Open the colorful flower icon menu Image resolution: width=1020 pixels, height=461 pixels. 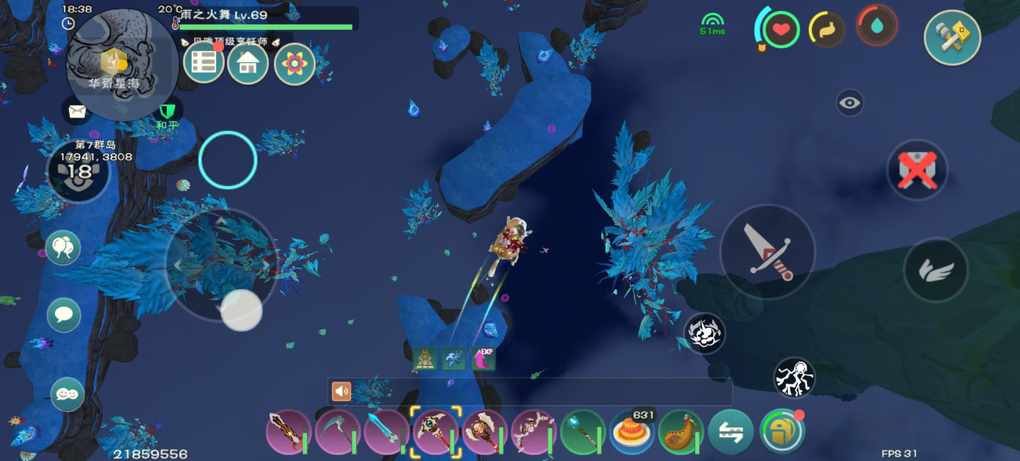click(295, 64)
